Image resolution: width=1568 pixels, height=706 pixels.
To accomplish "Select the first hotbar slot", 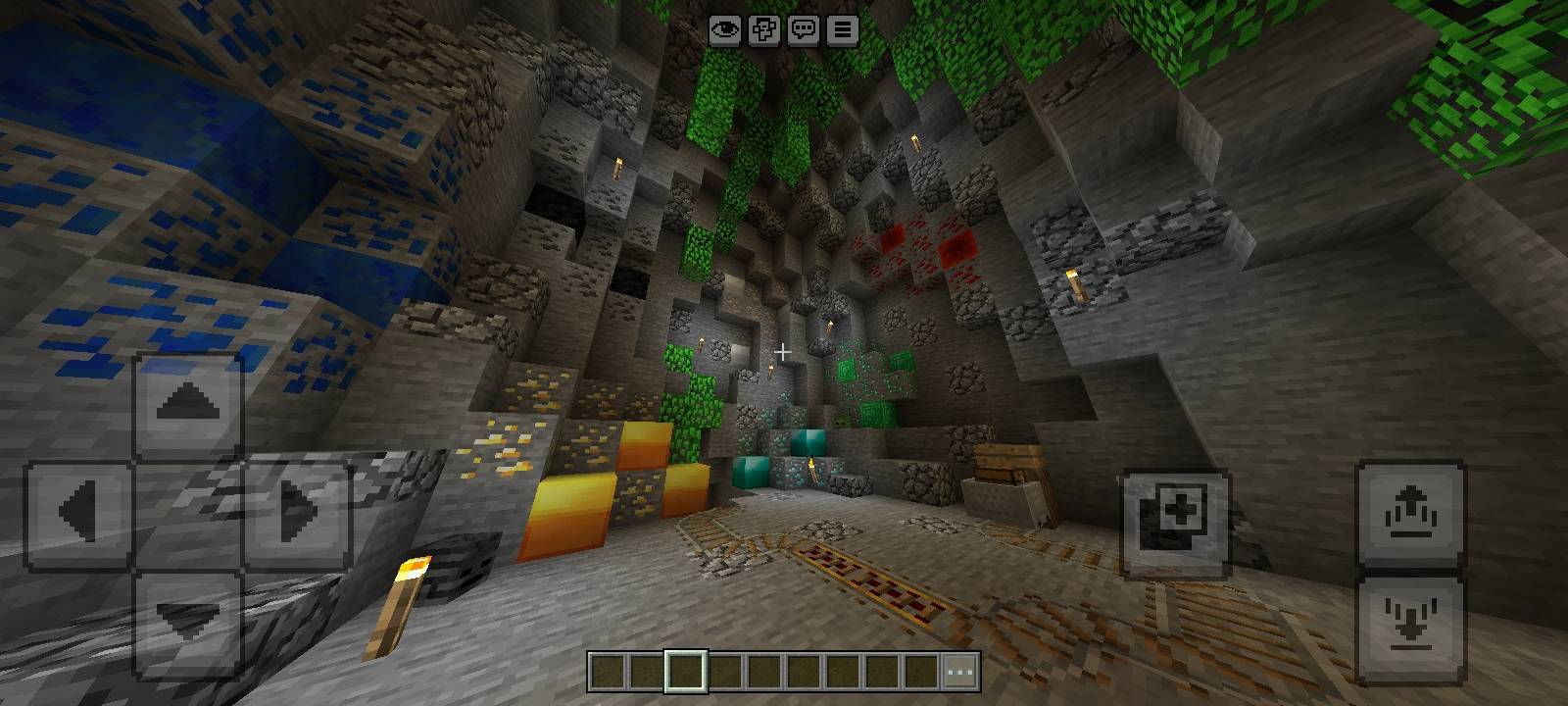I will [608, 671].
